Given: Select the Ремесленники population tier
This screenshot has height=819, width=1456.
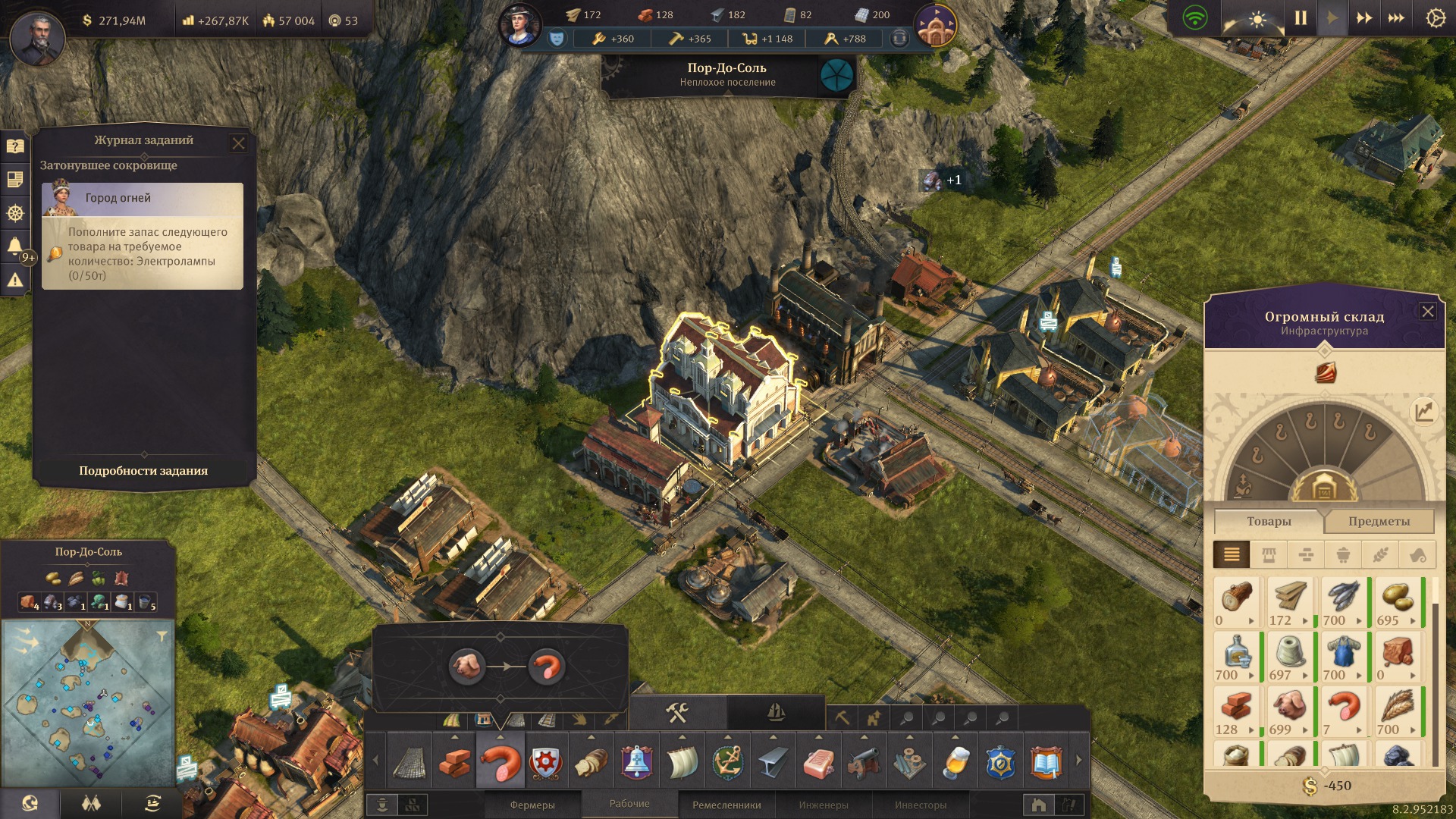Looking at the screenshot, I should click(x=726, y=805).
